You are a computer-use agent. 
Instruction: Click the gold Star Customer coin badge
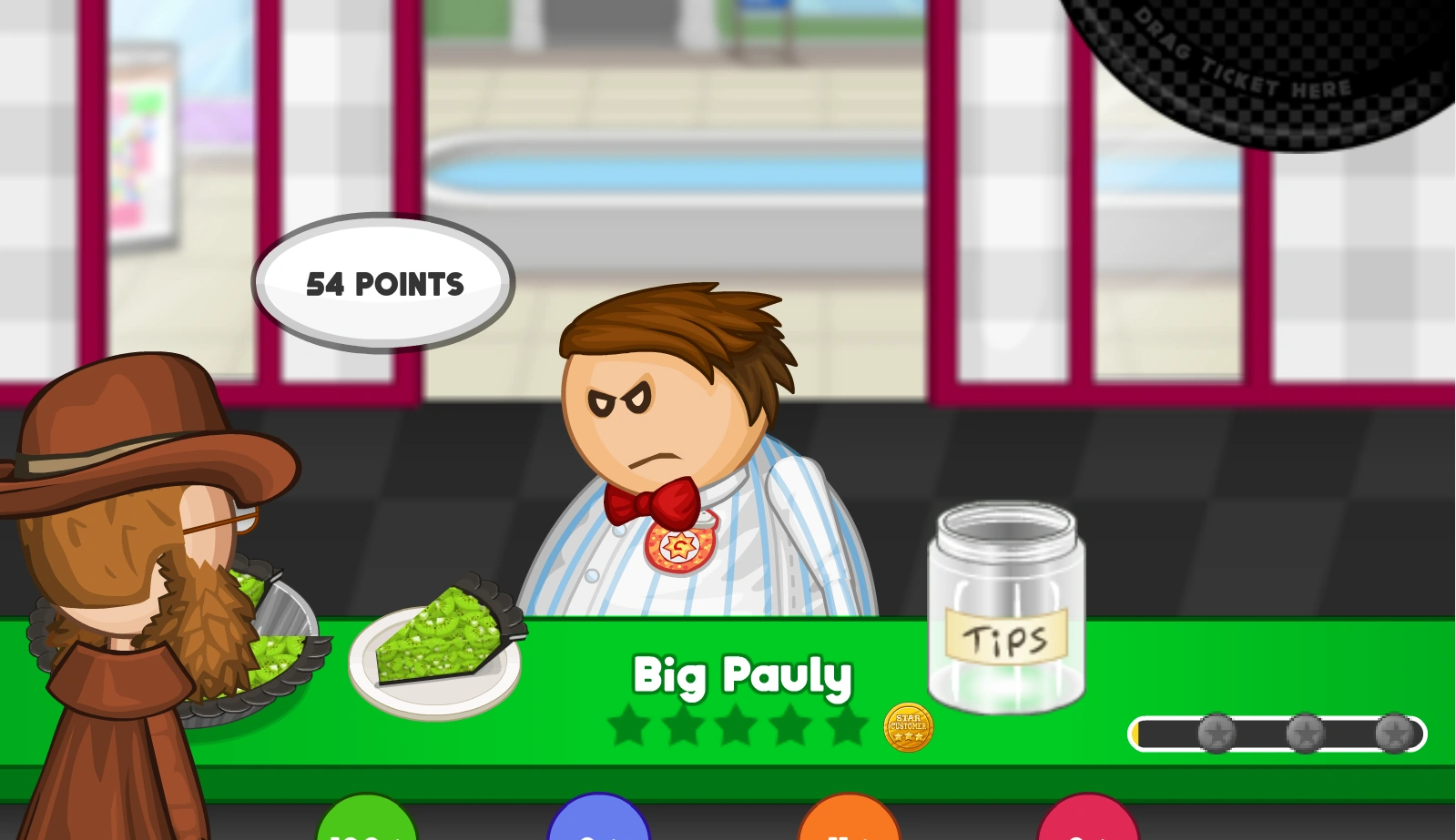point(908,727)
